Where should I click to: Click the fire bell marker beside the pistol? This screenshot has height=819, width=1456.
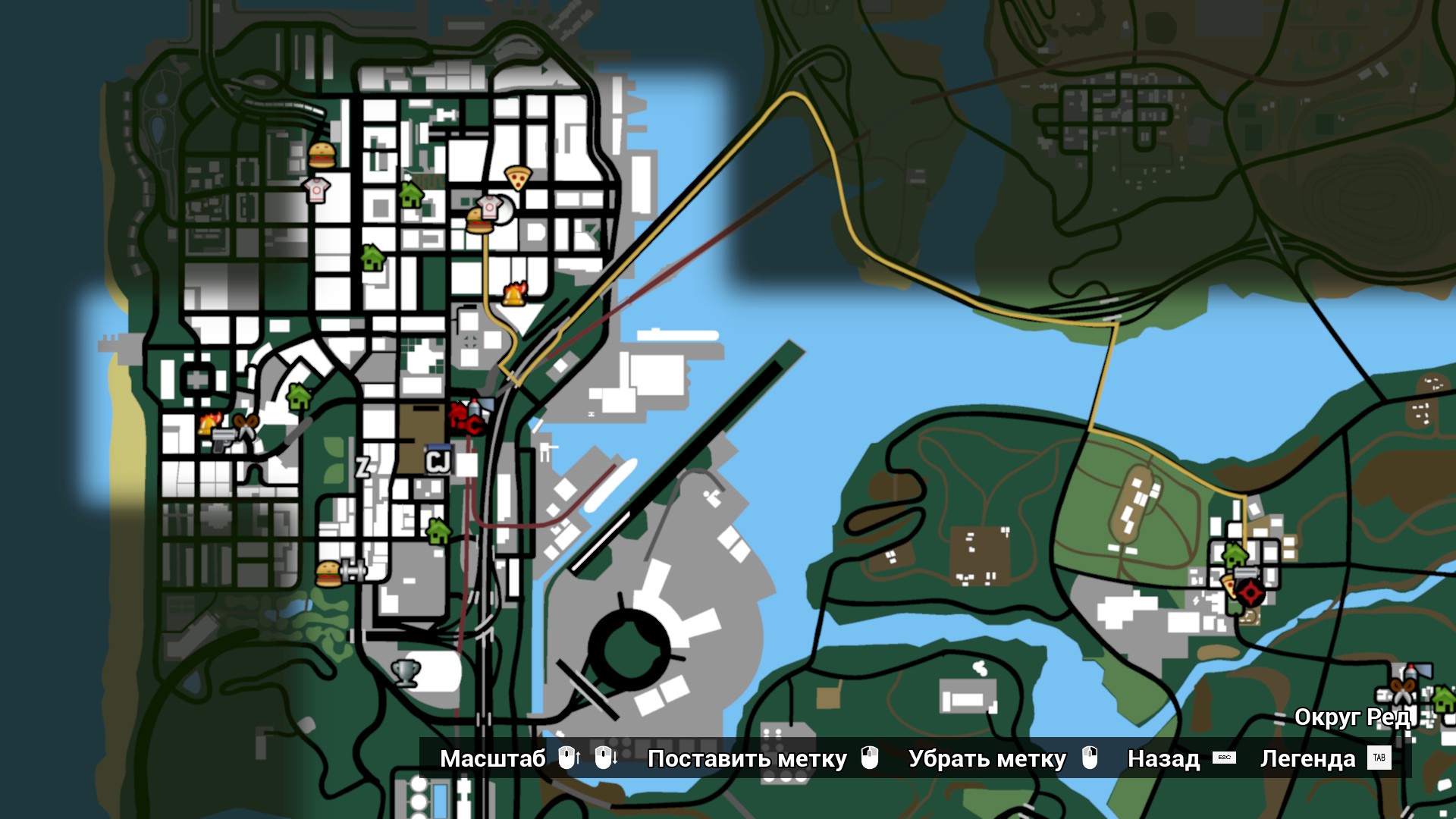coord(210,422)
